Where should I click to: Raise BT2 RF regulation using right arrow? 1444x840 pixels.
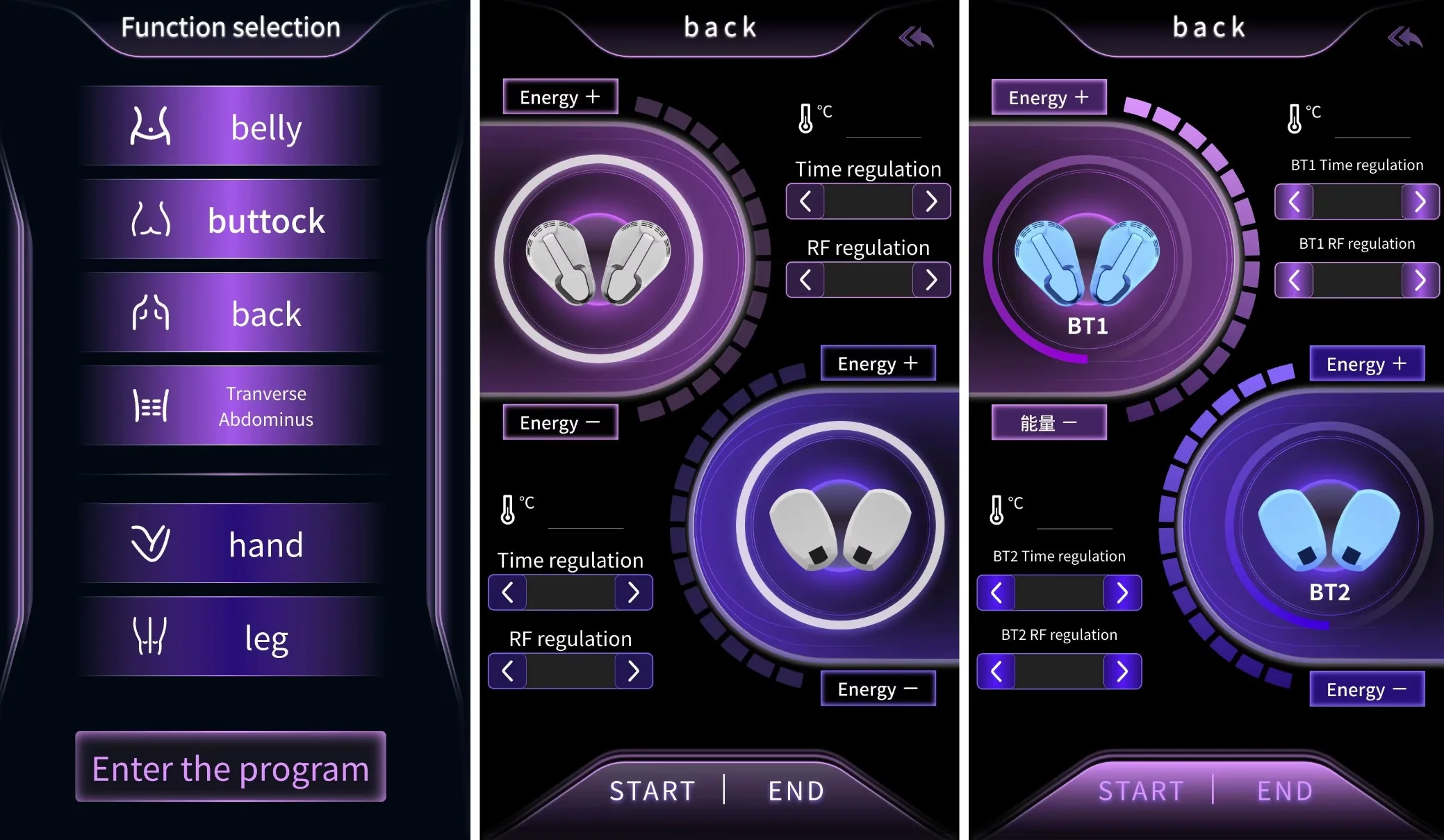point(1122,672)
